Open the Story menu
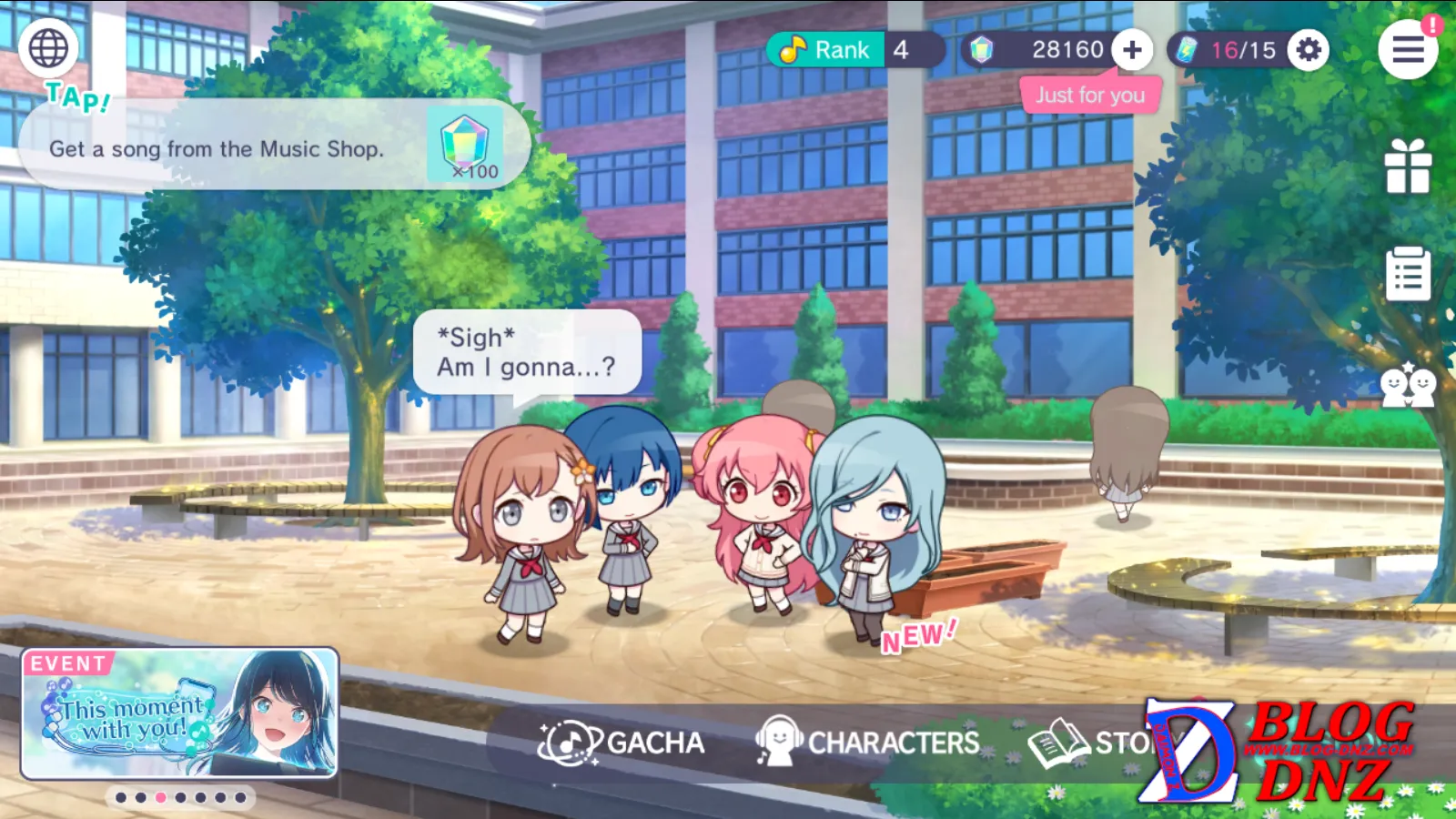The image size is (1456, 819). pyautogui.click(x=1092, y=743)
